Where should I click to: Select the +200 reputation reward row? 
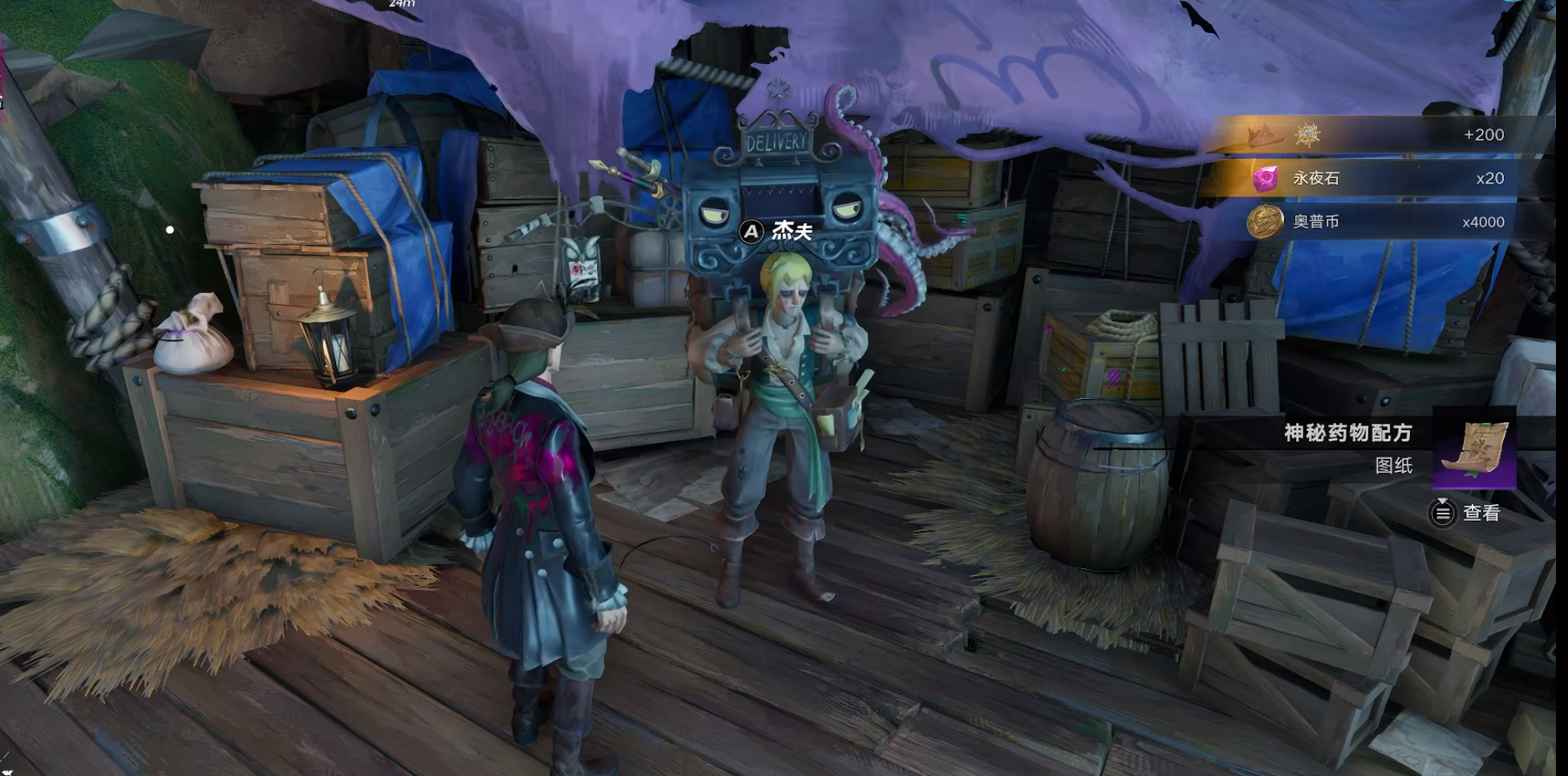[1376, 135]
